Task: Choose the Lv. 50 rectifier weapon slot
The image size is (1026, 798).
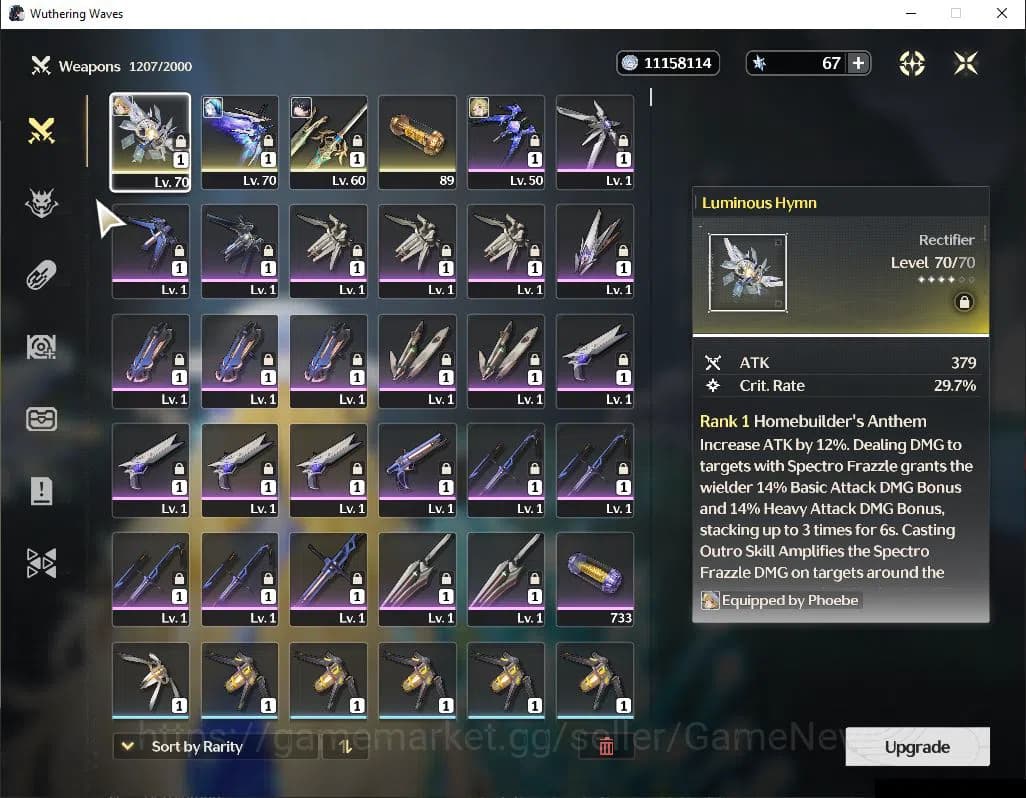Action: [506, 142]
